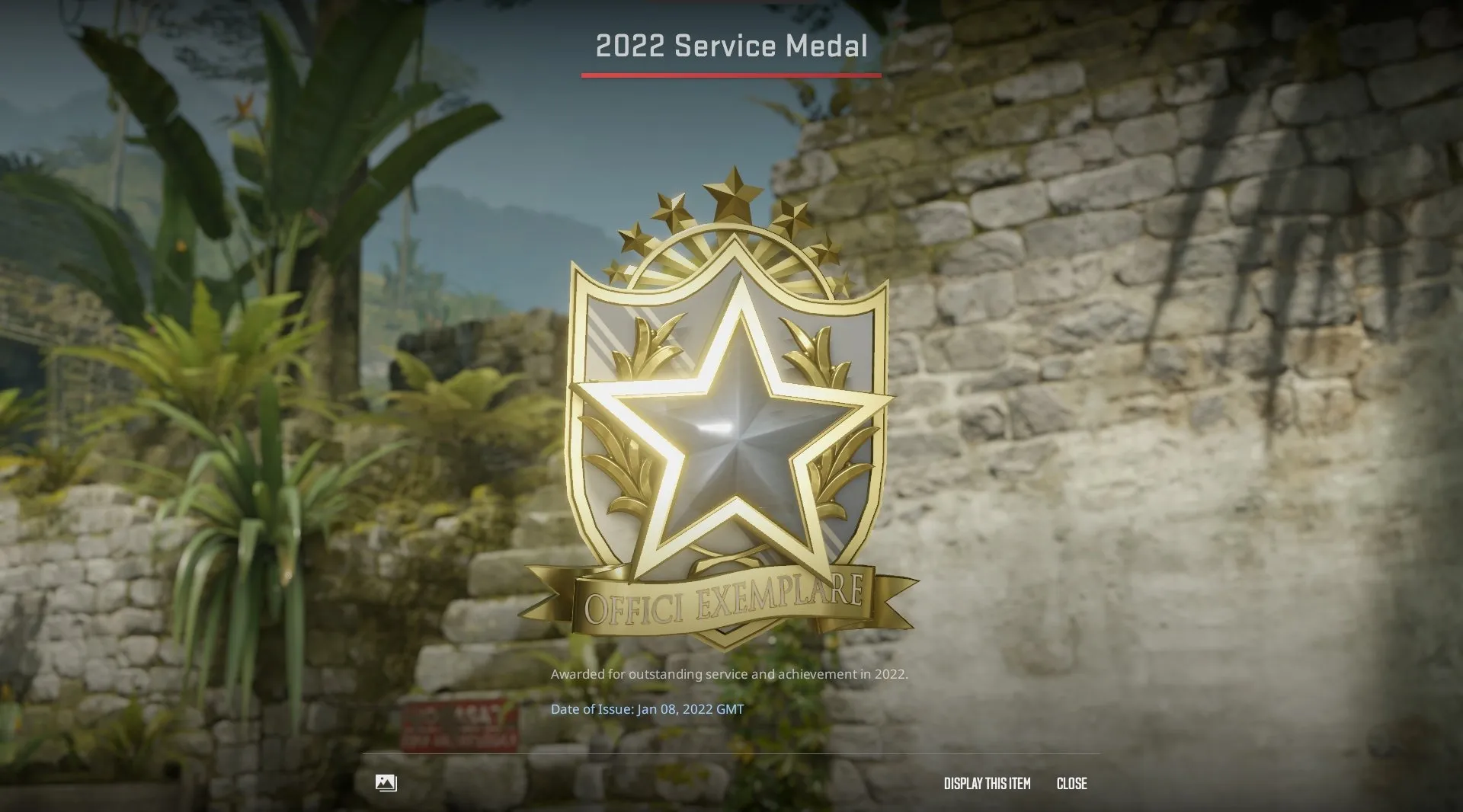Click the red underline below the title
Viewport: 1463px width, 812px height.
coord(731,74)
